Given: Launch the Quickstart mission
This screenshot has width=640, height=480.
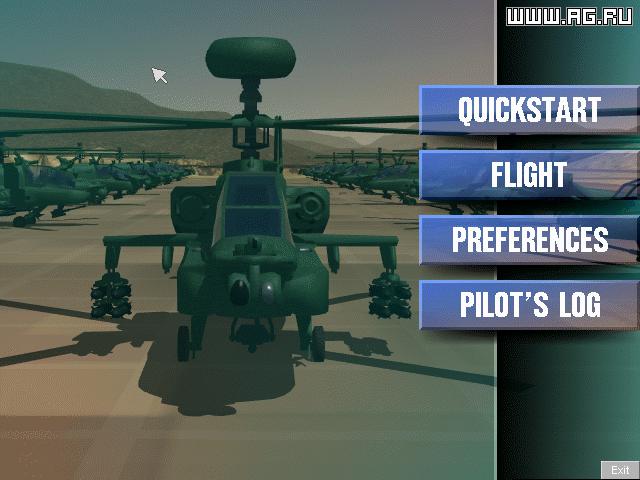Looking at the screenshot, I should pos(529,110).
